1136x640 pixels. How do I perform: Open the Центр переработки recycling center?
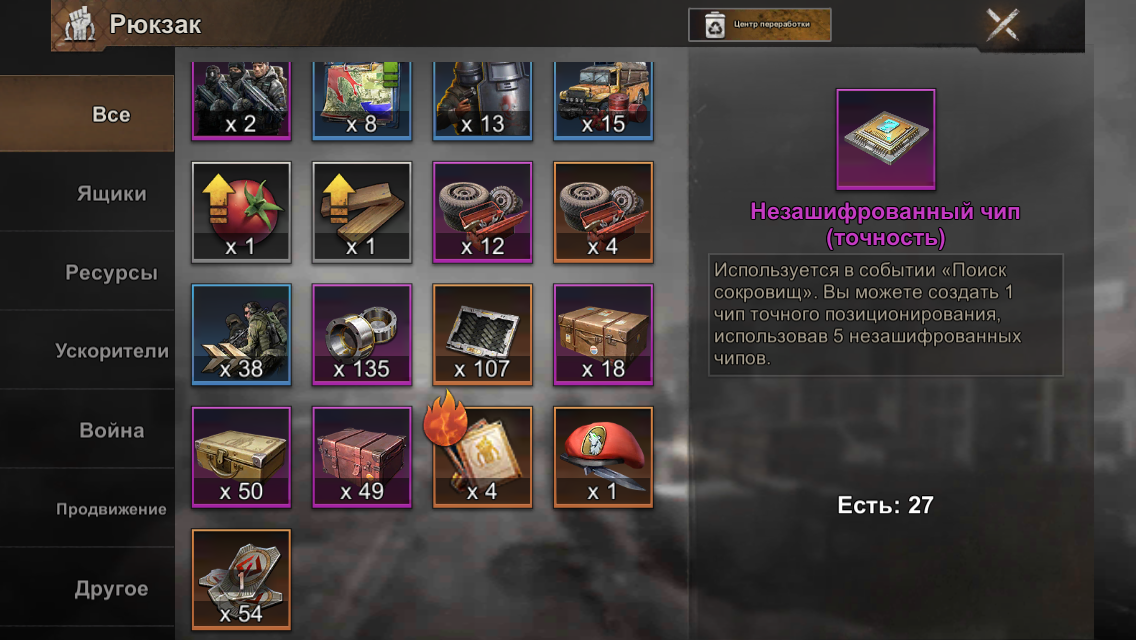[x=760, y=25]
